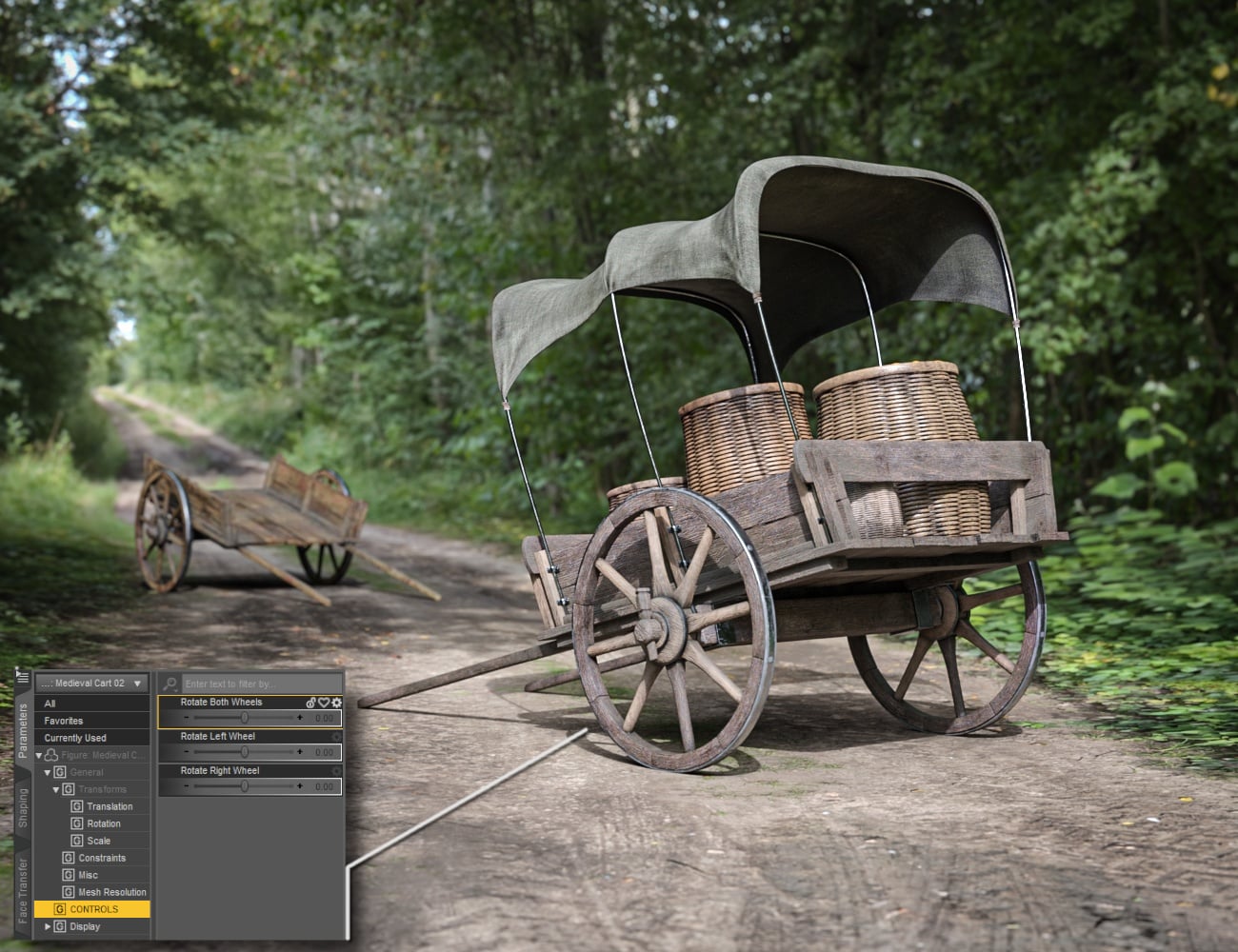
Task: Click the G group icon beside CONTROLS
Action: 59,909
